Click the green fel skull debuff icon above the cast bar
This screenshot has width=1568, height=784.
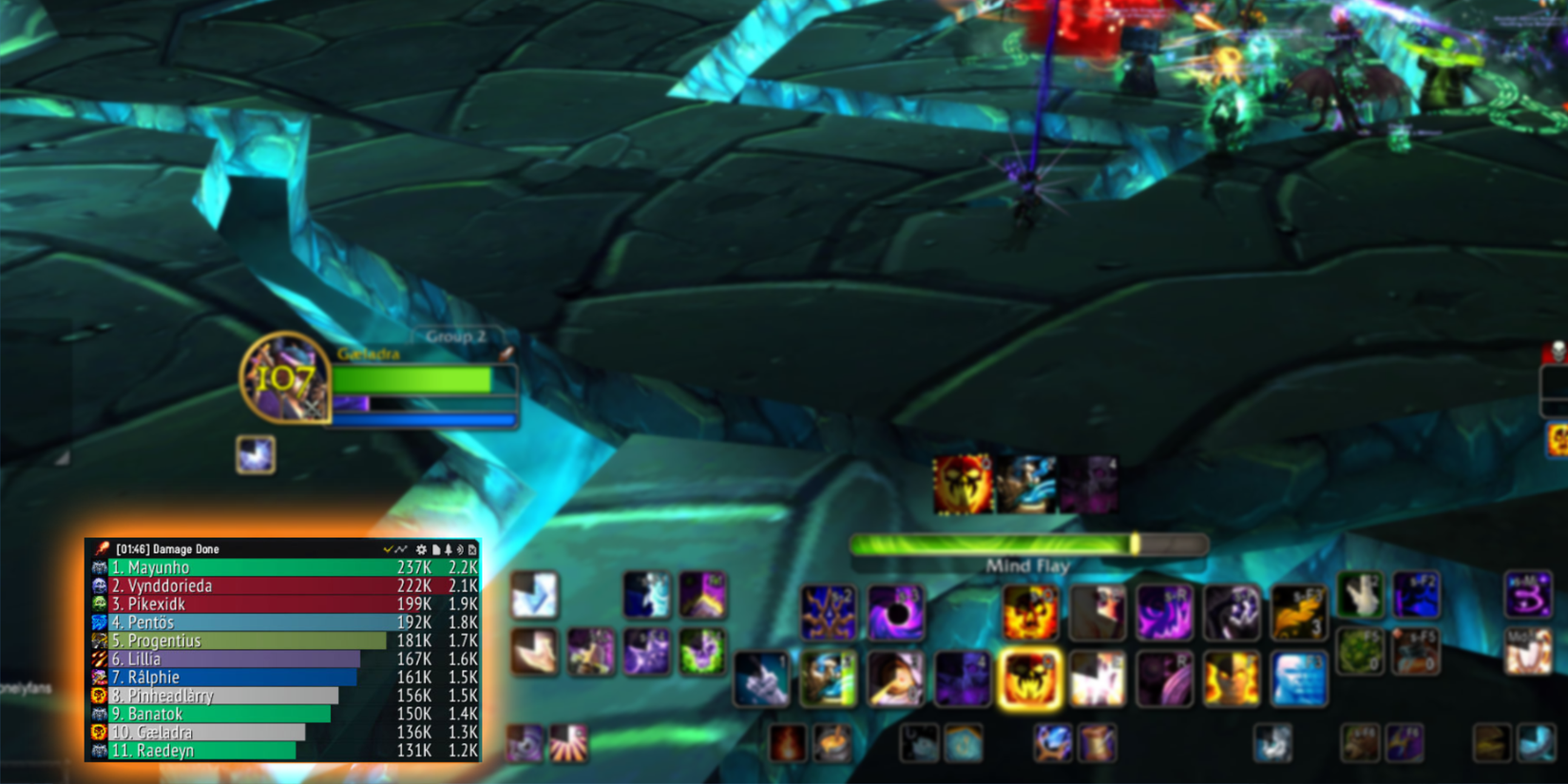tap(963, 483)
